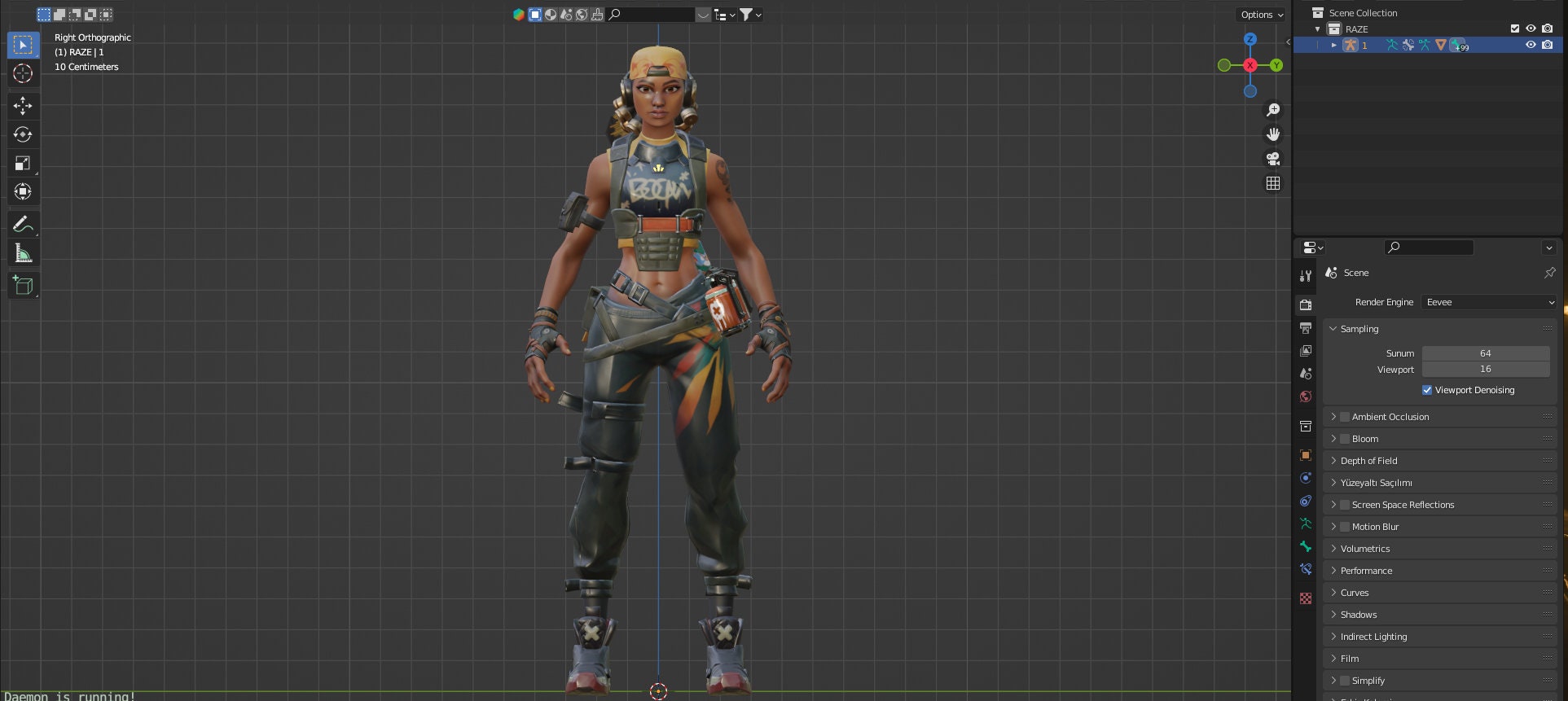Viewport: 1568px width, 701px height.
Task: Click the pin icon in the Properties header
Action: pyautogui.click(x=1552, y=273)
